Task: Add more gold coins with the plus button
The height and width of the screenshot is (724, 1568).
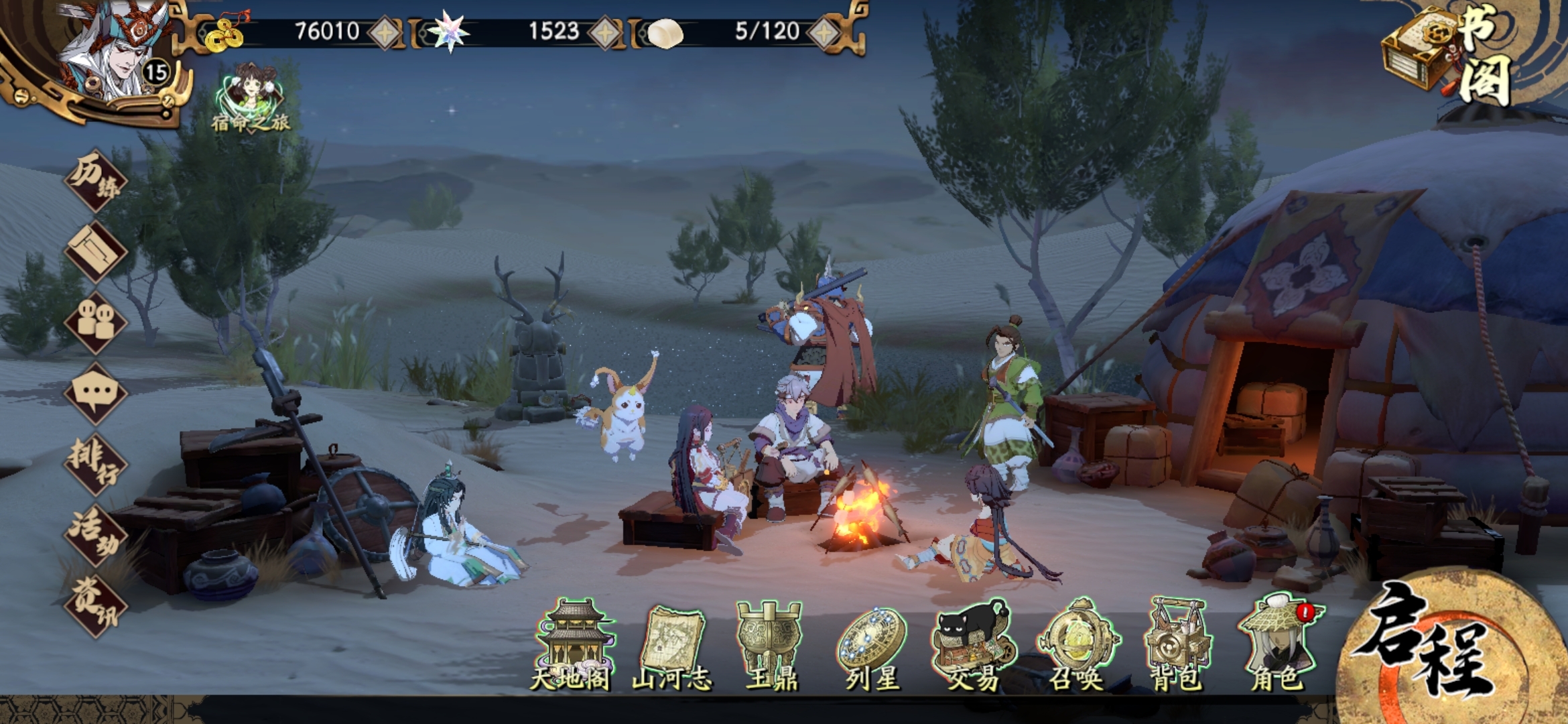Action: coord(385,32)
